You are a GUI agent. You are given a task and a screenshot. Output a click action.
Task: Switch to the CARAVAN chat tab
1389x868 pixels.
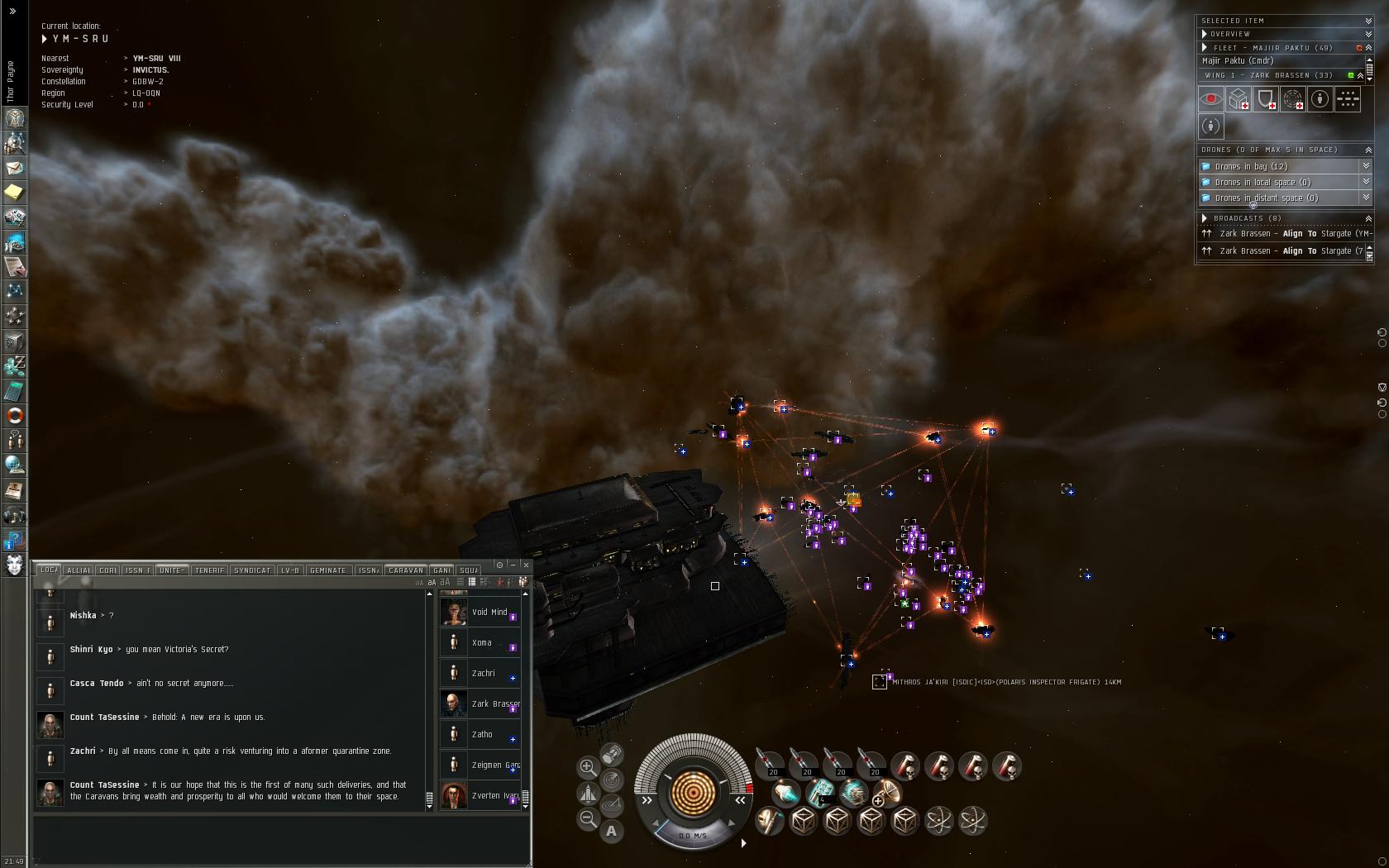(x=406, y=570)
